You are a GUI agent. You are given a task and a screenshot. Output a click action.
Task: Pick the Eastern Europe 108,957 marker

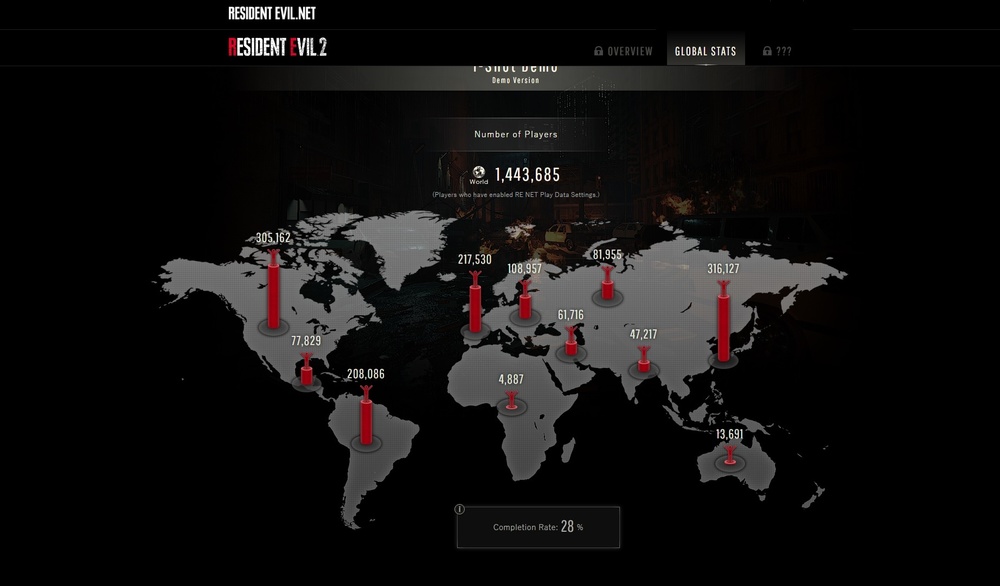point(524,302)
